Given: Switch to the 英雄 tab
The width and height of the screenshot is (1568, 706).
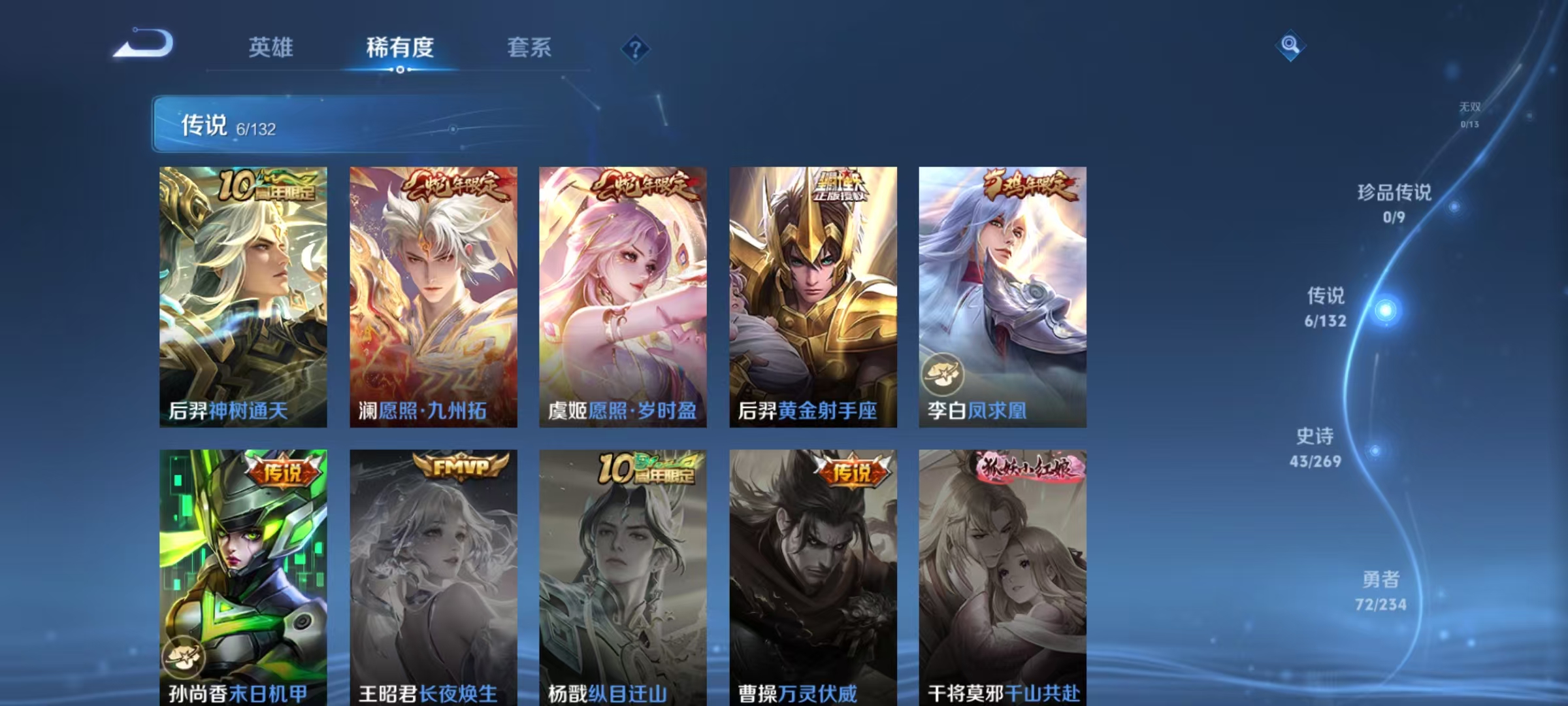Looking at the screenshot, I should pos(271,47).
